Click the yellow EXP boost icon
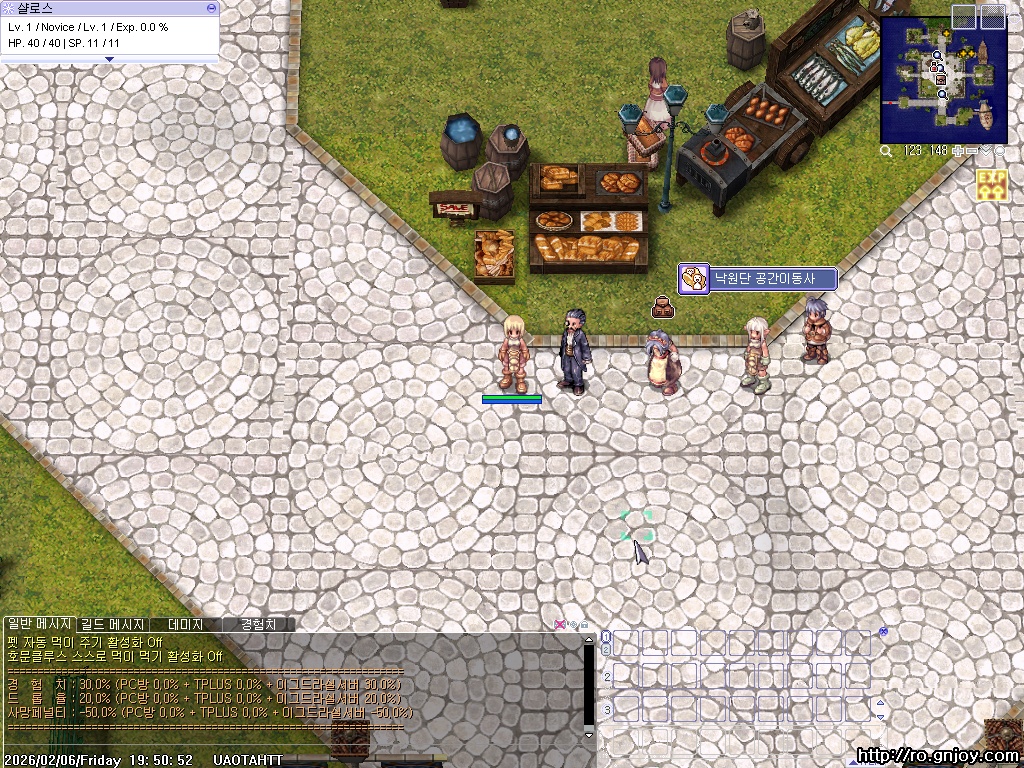The image size is (1024, 768). point(992,185)
